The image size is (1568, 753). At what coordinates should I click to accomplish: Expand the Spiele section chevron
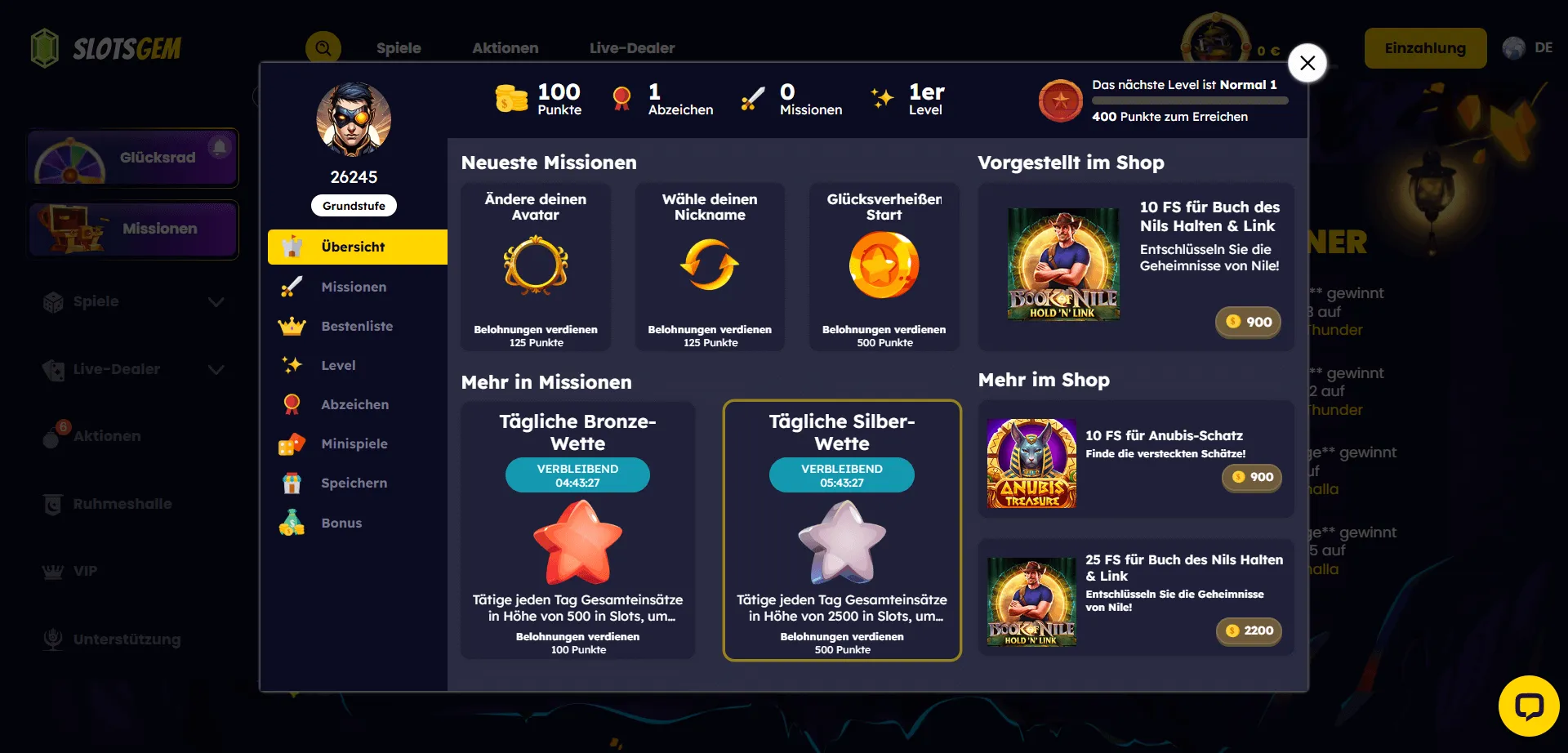[216, 301]
